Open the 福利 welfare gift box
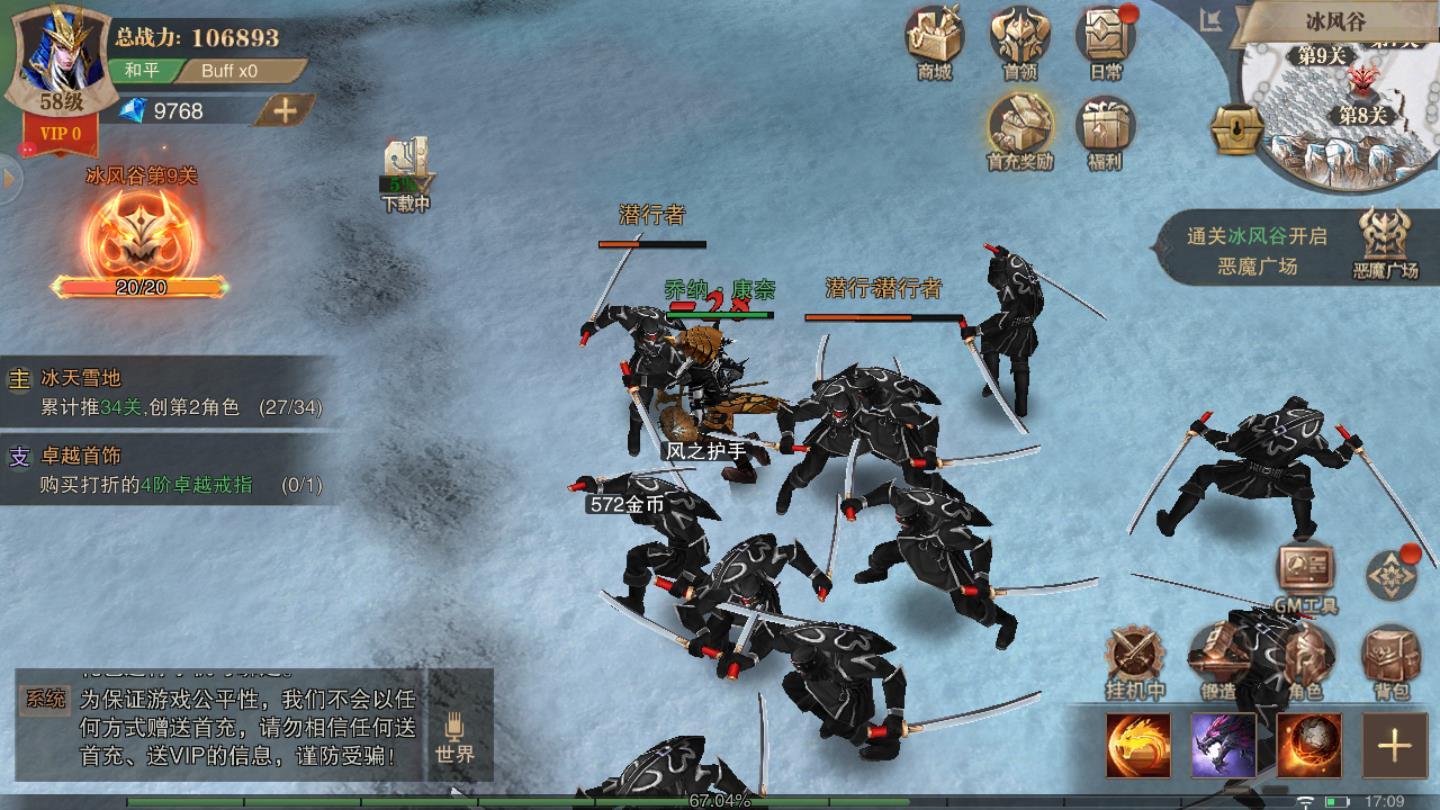Viewport: 1440px width, 810px height. (x=1104, y=127)
